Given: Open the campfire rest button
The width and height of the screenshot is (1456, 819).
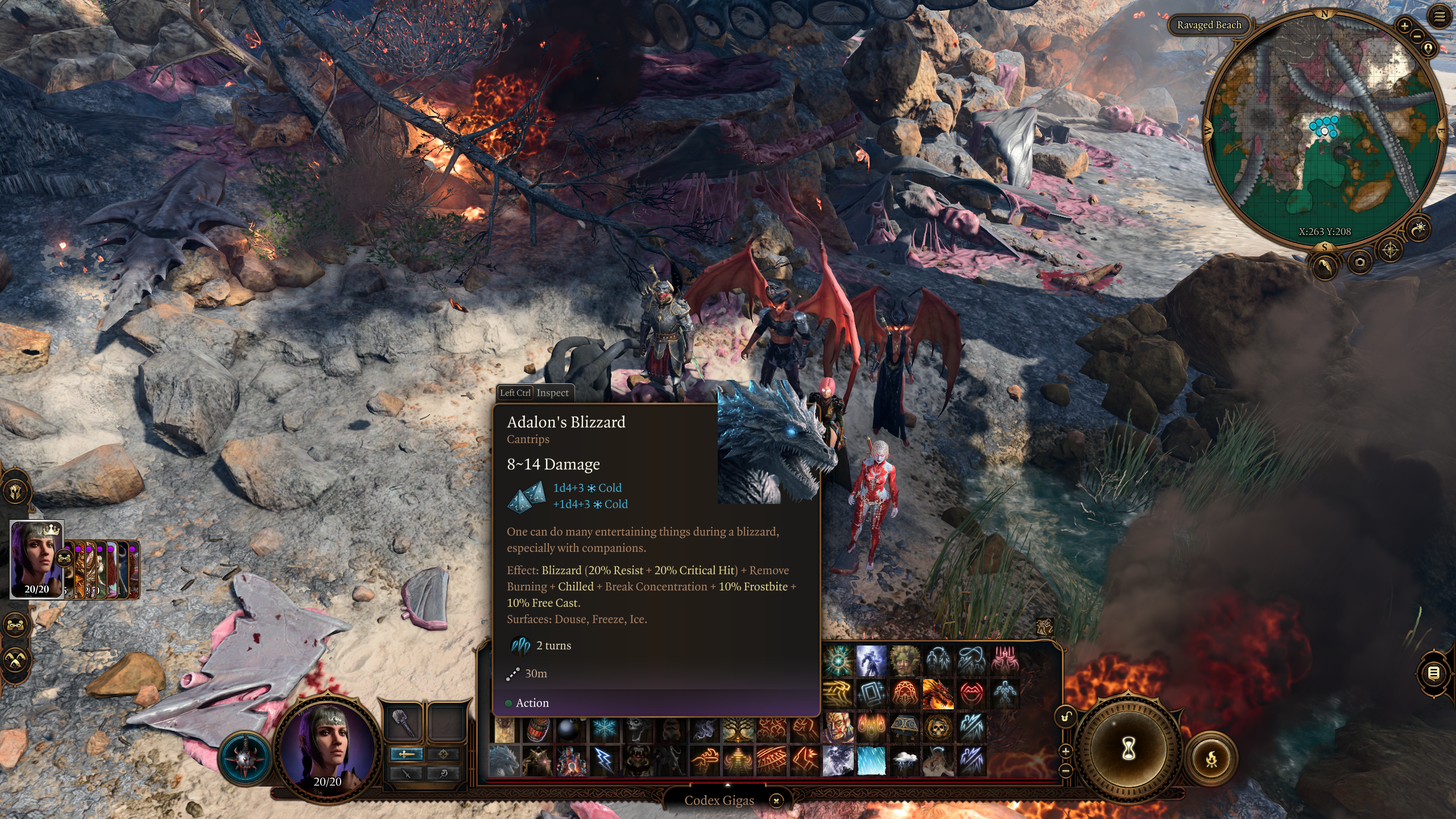Looking at the screenshot, I should (x=1211, y=758).
